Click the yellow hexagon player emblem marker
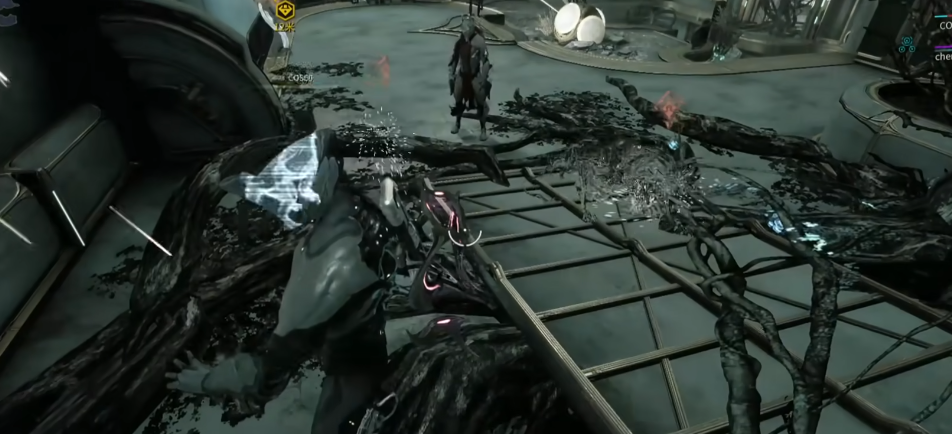 [x=284, y=10]
